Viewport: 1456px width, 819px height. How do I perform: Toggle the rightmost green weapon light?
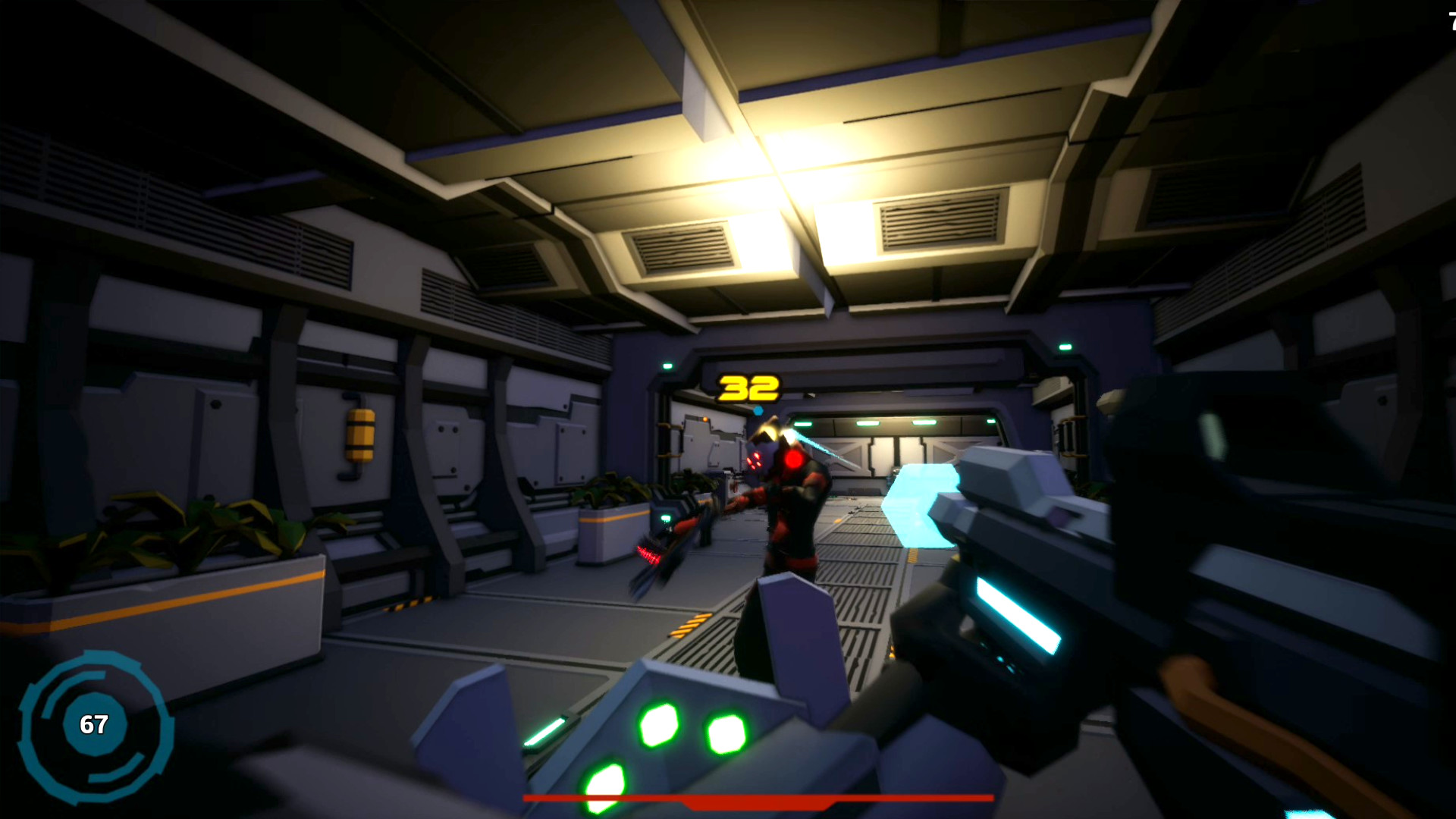point(726,734)
